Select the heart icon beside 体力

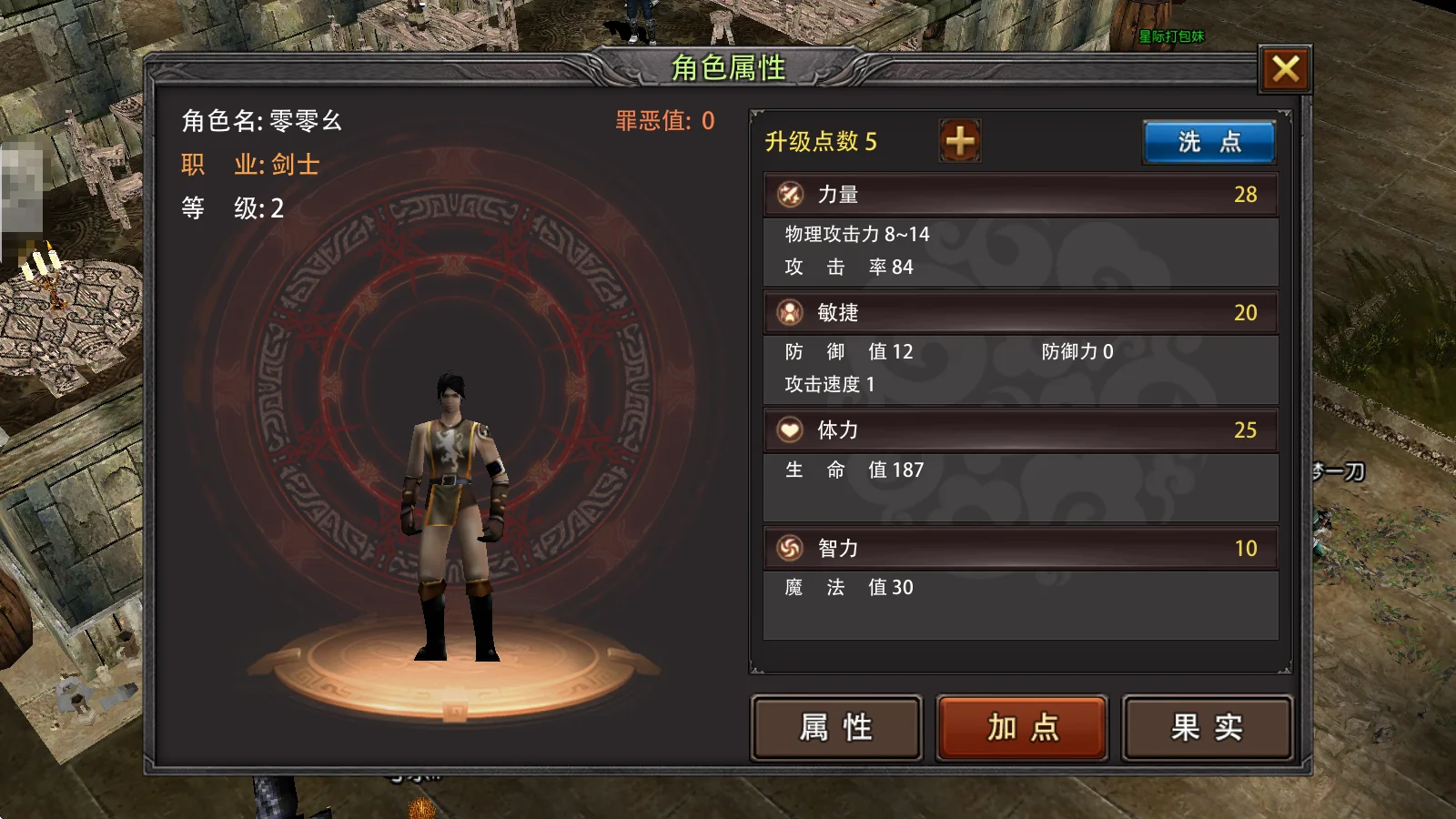click(788, 430)
